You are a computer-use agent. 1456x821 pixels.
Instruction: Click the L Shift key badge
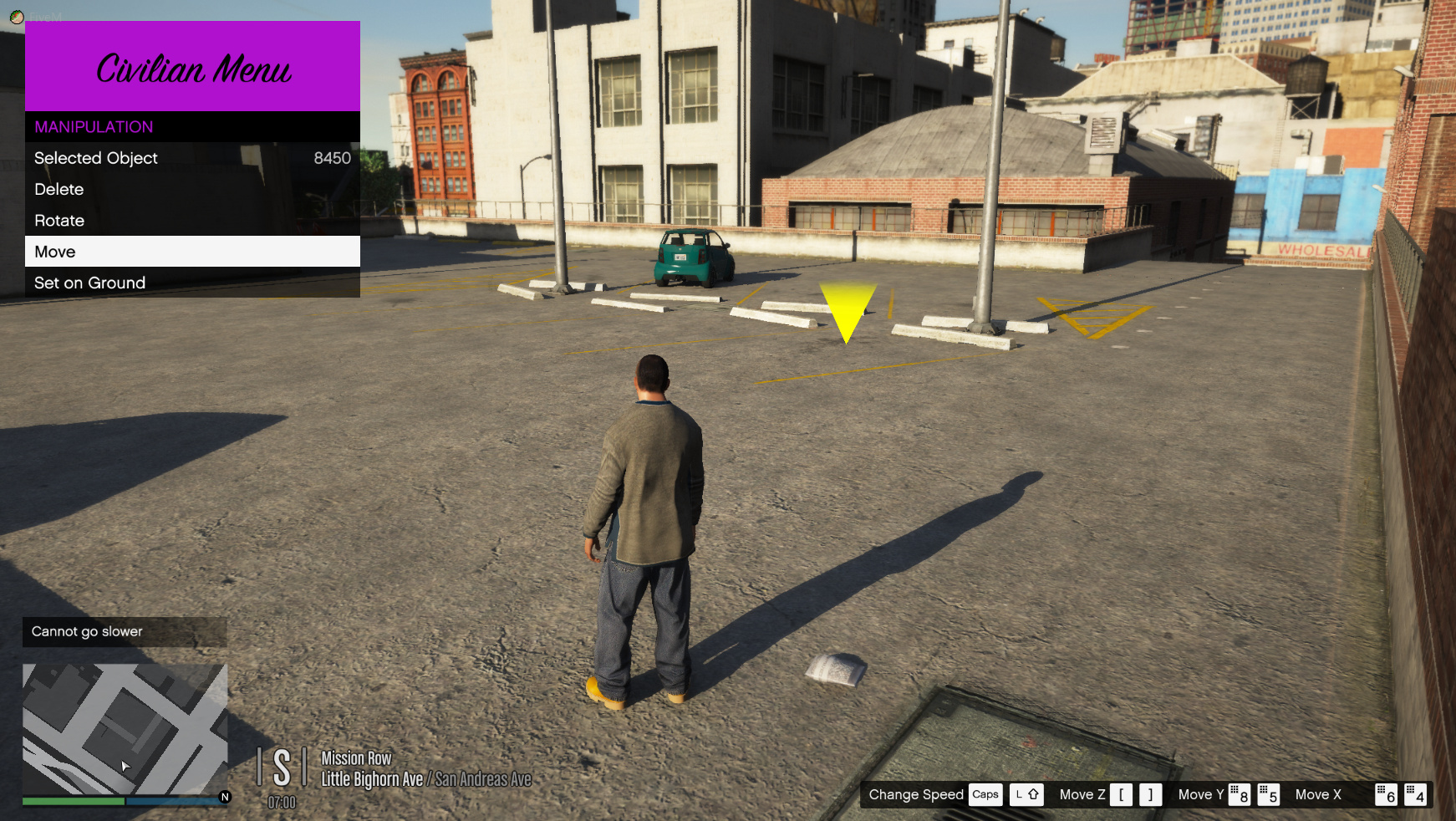tap(1026, 795)
